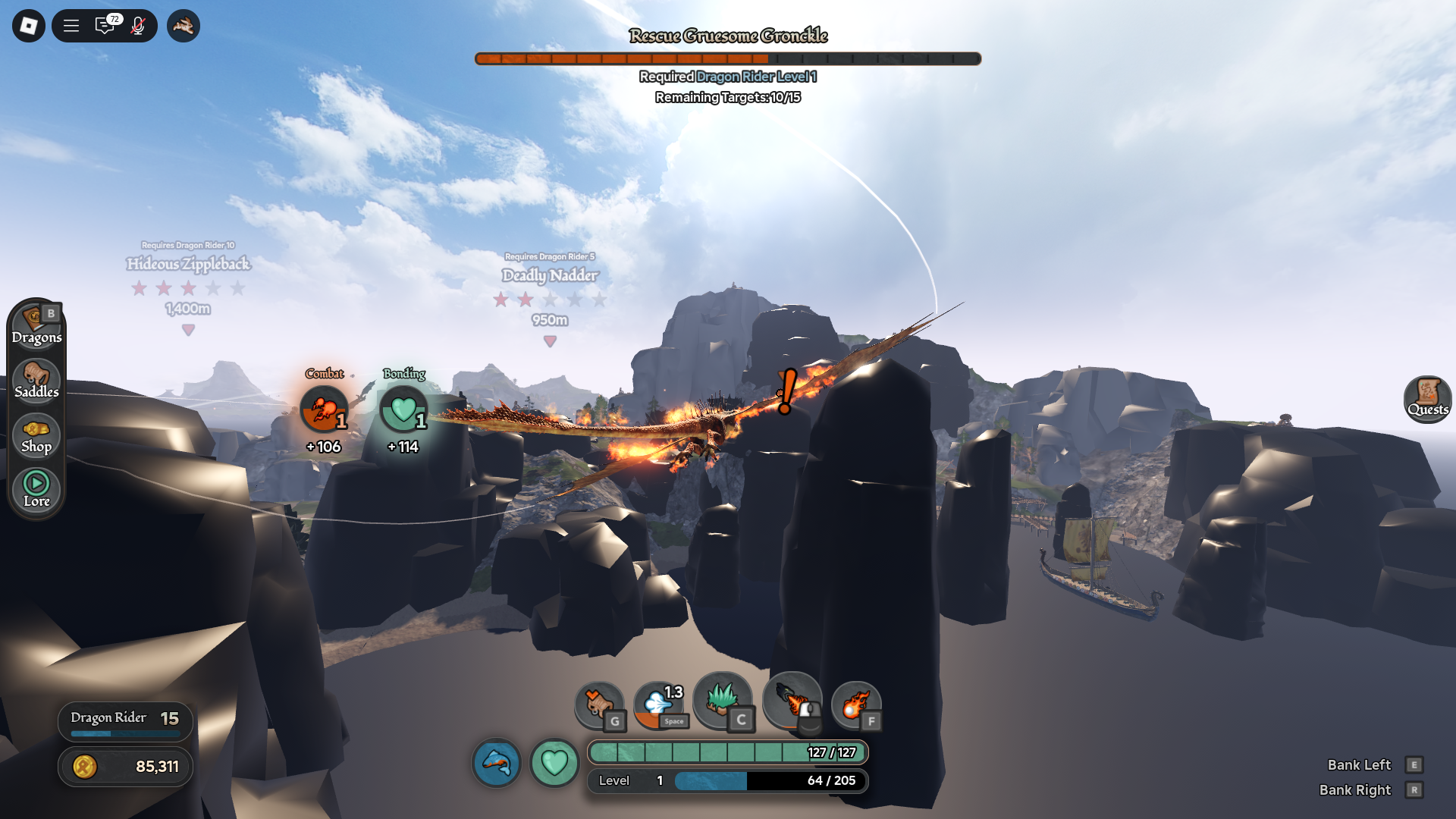The width and height of the screenshot is (1456, 819).
Task: Open the Saddles menu
Action: pos(36,381)
